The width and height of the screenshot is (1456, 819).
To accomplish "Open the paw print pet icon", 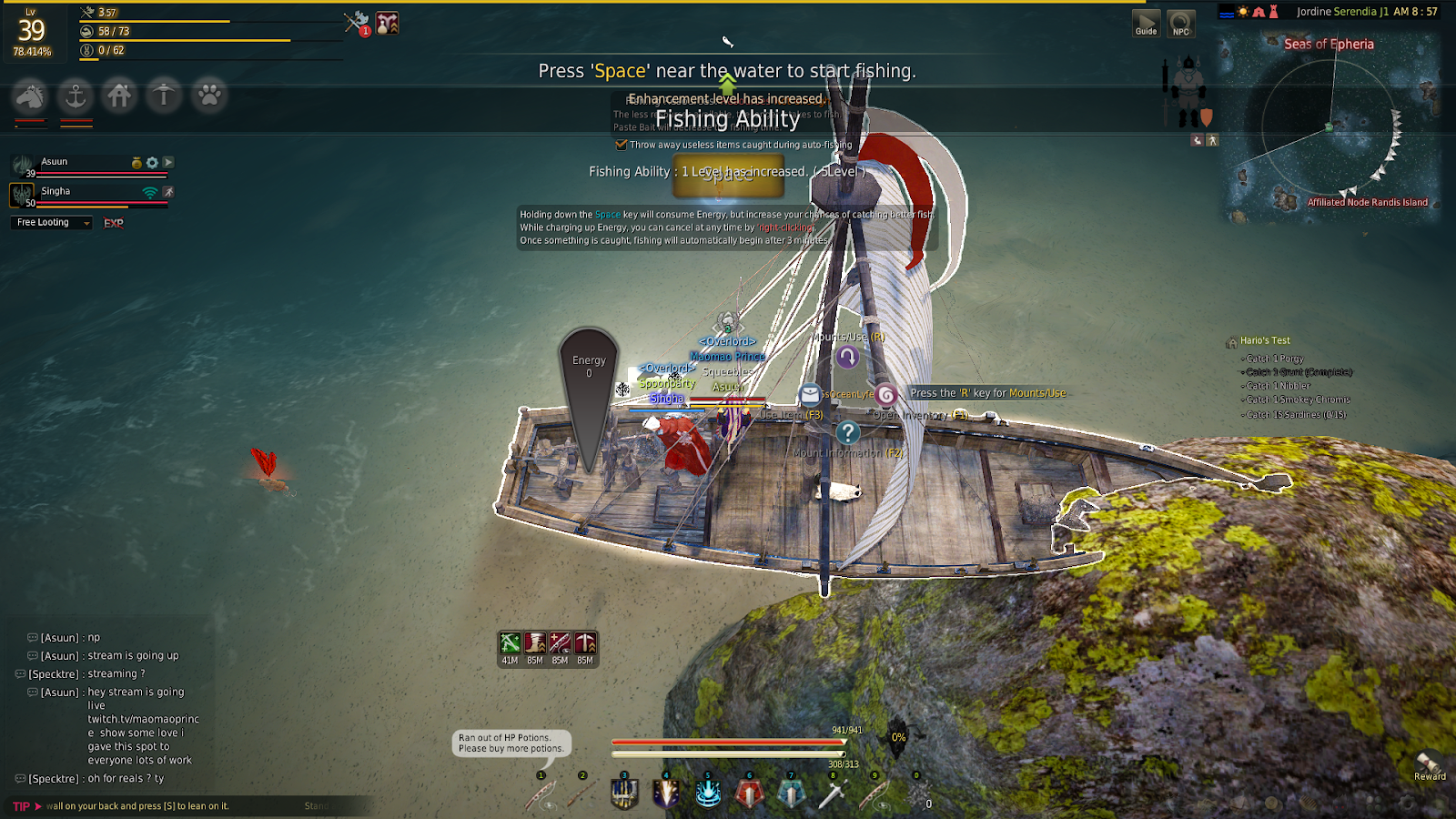I will pyautogui.click(x=209, y=95).
